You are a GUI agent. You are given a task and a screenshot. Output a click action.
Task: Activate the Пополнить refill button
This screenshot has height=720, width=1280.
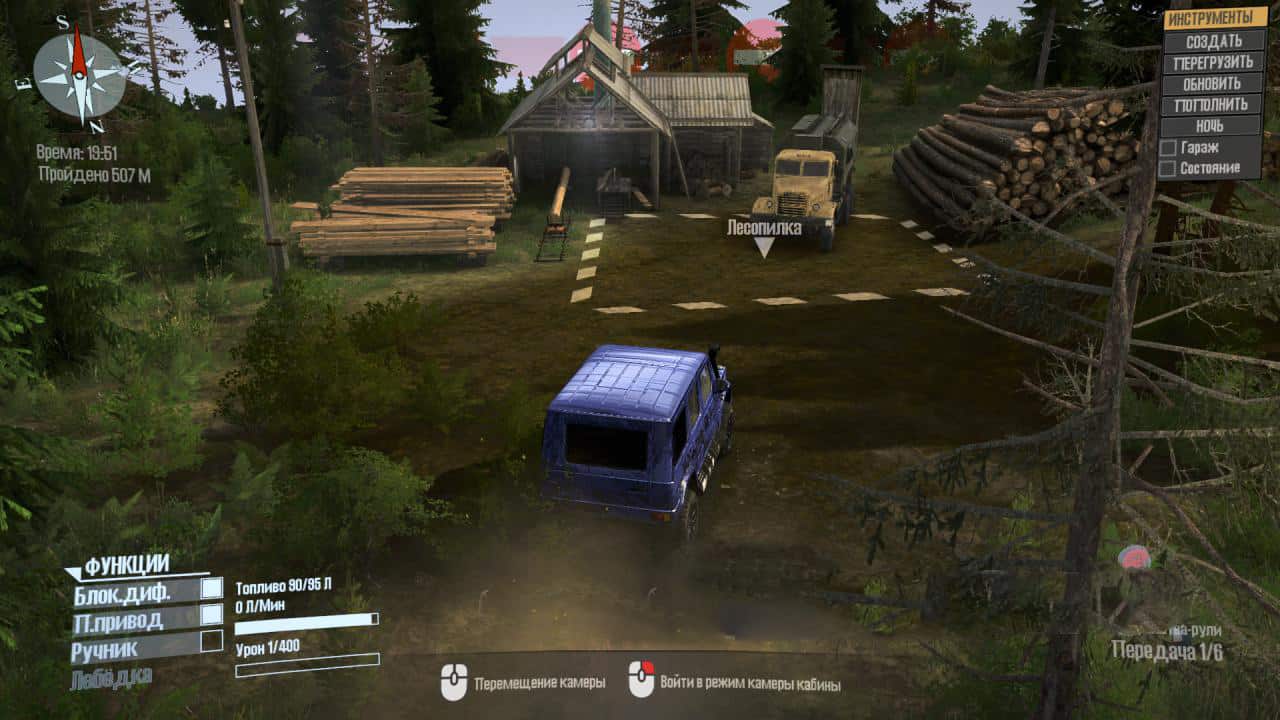tap(1212, 104)
